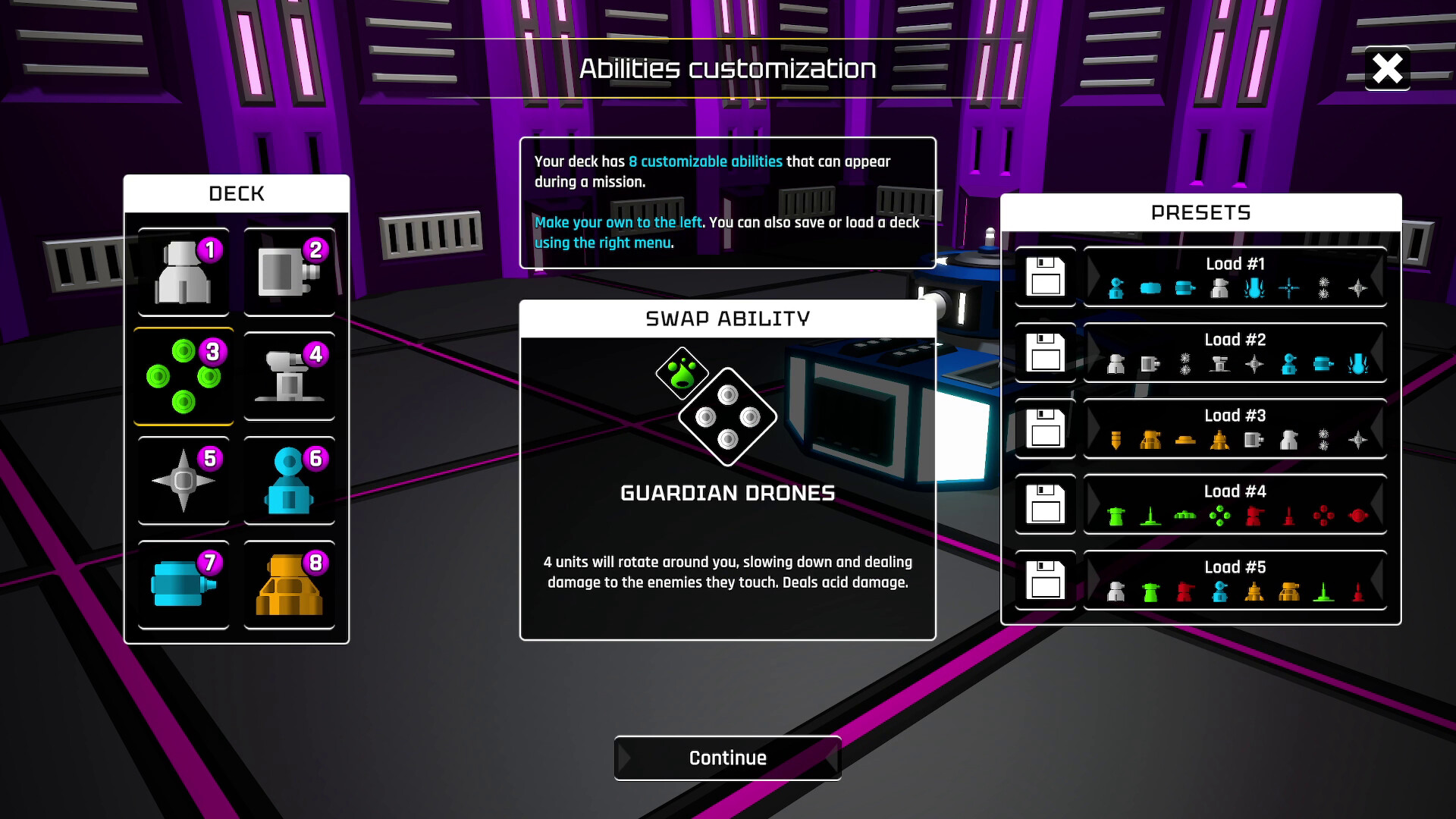This screenshot has height=819, width=1456.
Task: Choose the shuriken ability in slot 5
Action: (x=182, y=480)
